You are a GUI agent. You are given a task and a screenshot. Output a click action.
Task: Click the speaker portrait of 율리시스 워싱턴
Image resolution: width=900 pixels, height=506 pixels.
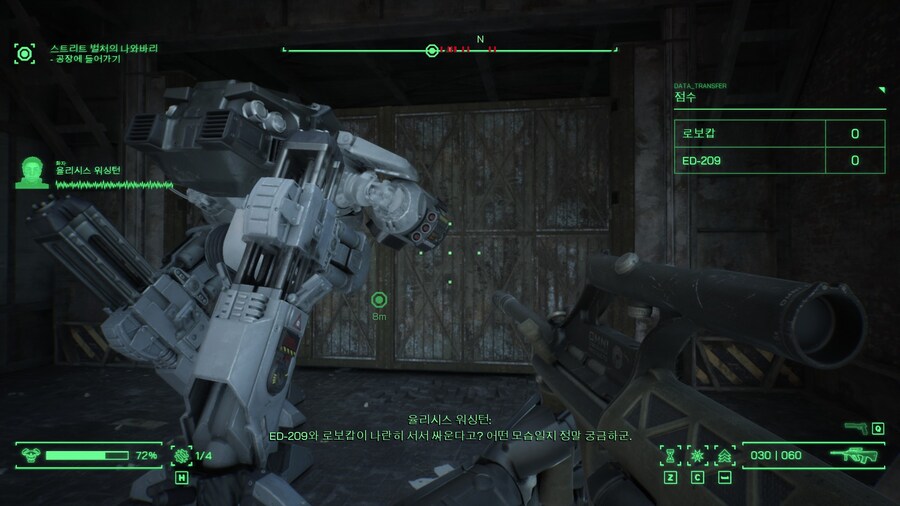pos(33,173)
